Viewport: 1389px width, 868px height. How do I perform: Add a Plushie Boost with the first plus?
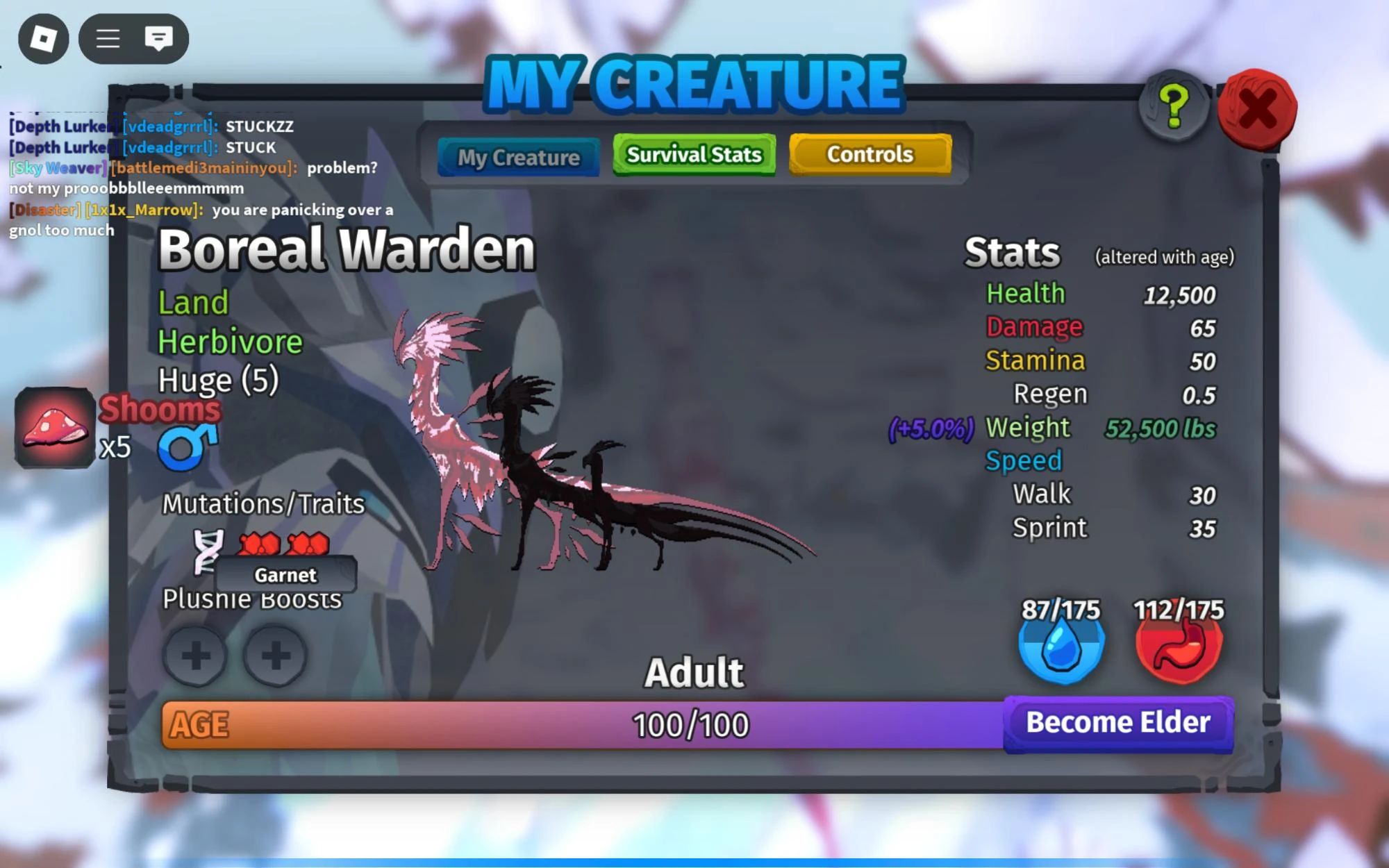(x=197, y=656)
